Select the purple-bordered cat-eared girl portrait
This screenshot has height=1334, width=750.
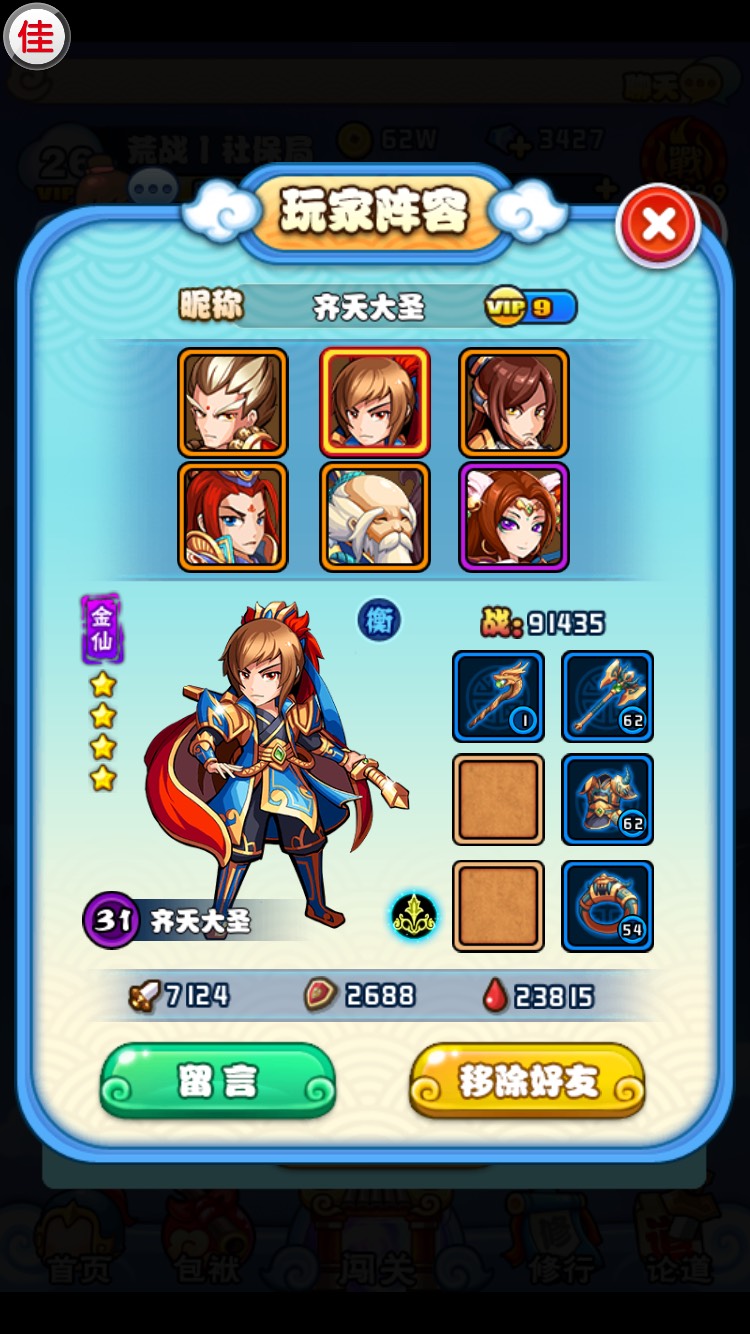click(514, 516)
